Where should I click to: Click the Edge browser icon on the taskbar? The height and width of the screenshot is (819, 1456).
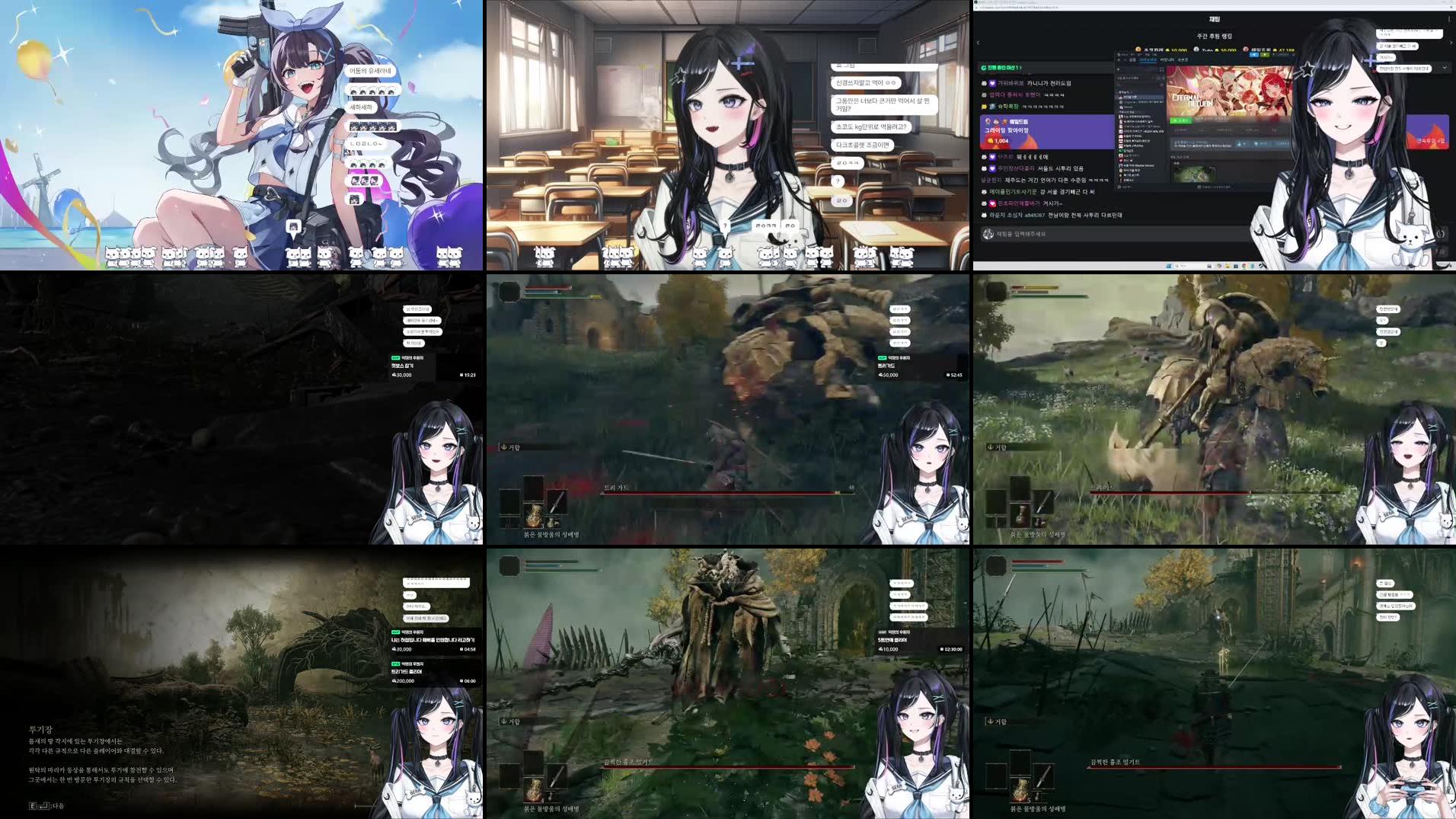tap(1244, 266)
